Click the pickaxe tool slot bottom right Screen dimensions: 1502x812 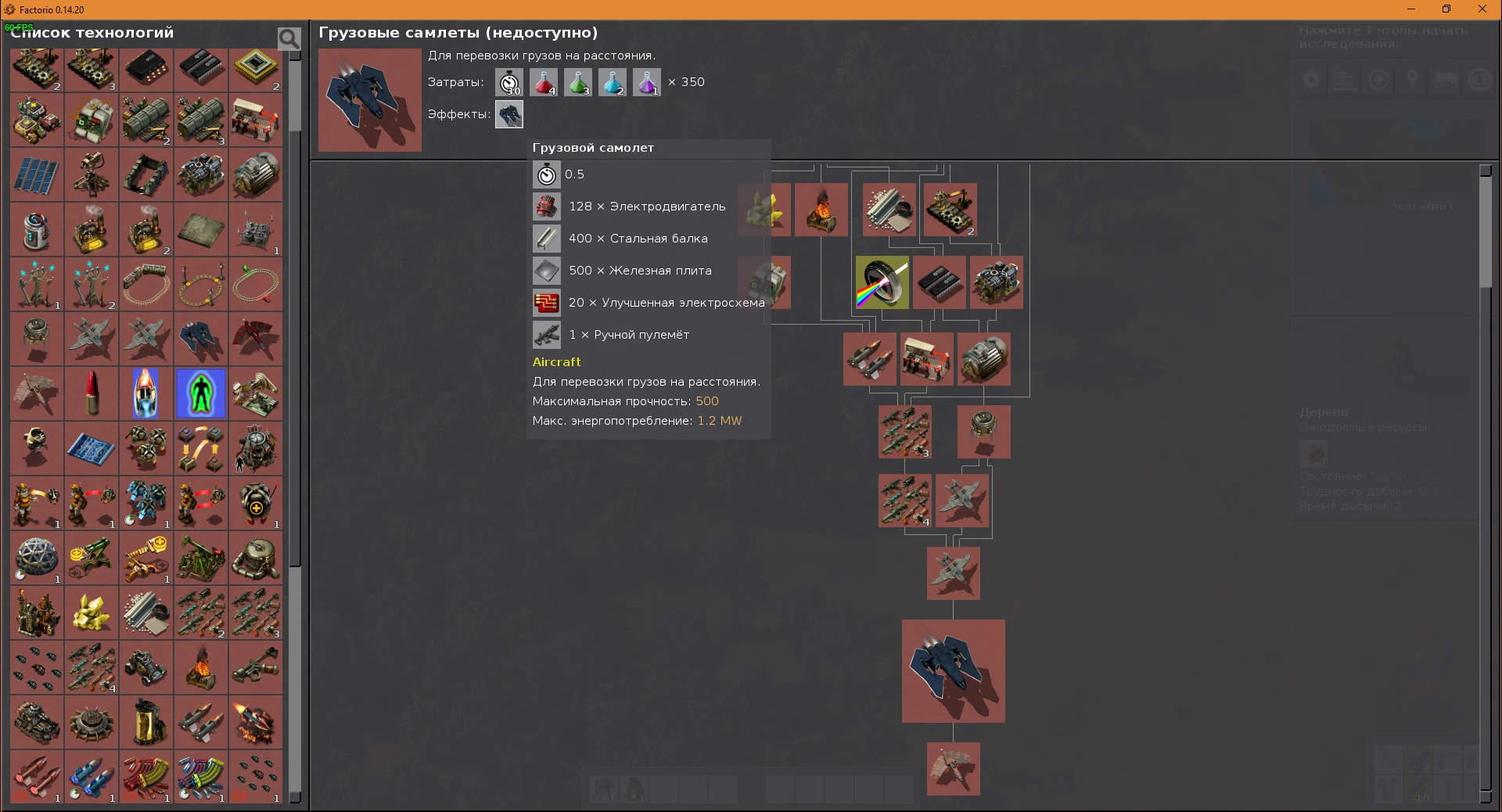pos(1391,763)
